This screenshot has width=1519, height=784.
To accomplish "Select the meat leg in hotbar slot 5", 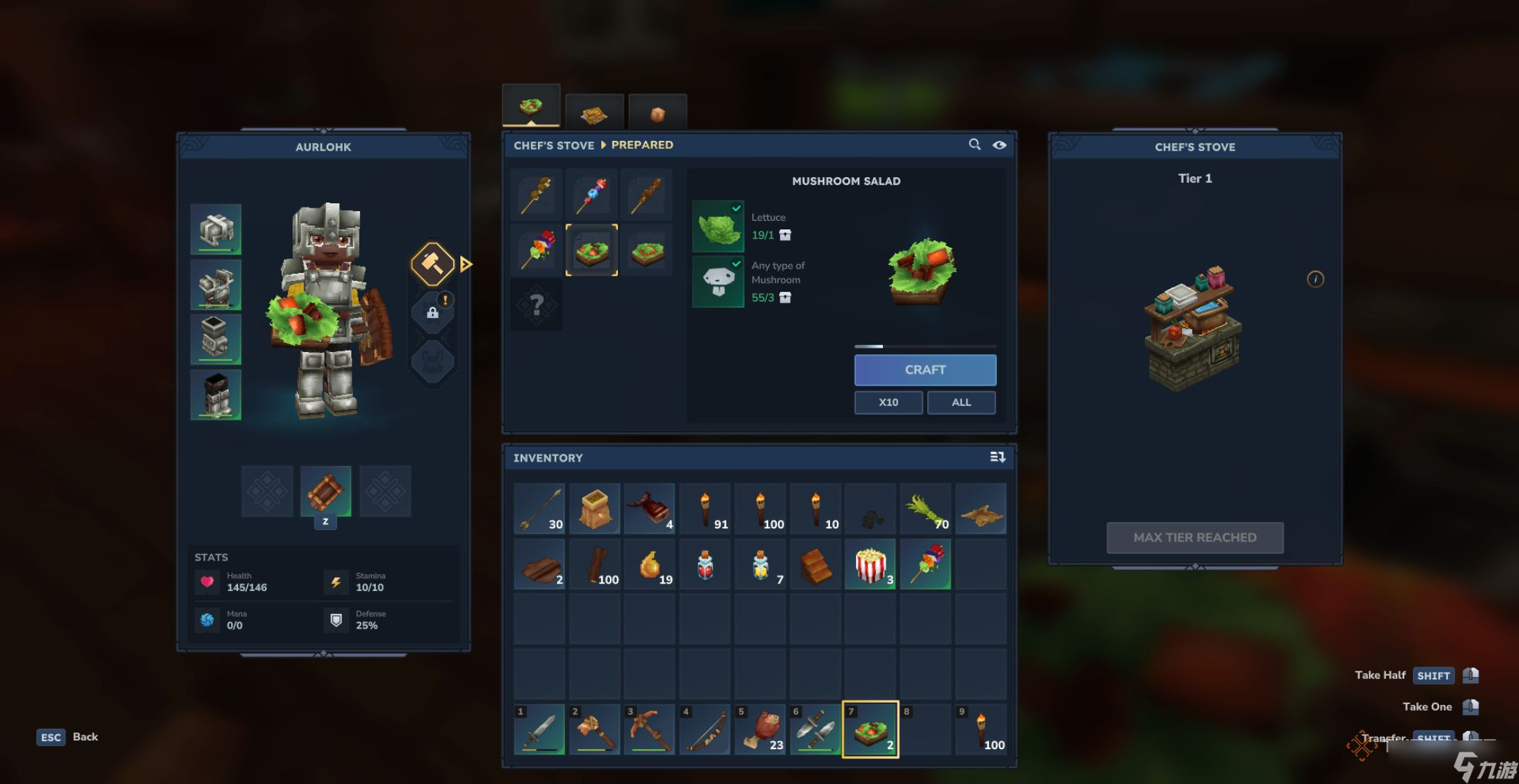I will [759, 730].
